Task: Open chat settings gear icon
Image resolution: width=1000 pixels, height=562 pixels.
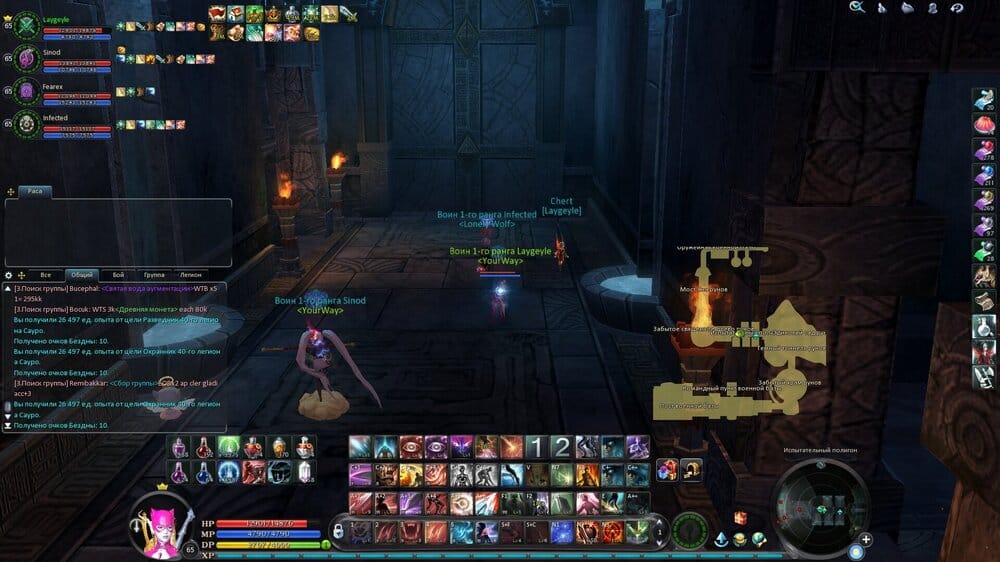Action: [9, 274]
